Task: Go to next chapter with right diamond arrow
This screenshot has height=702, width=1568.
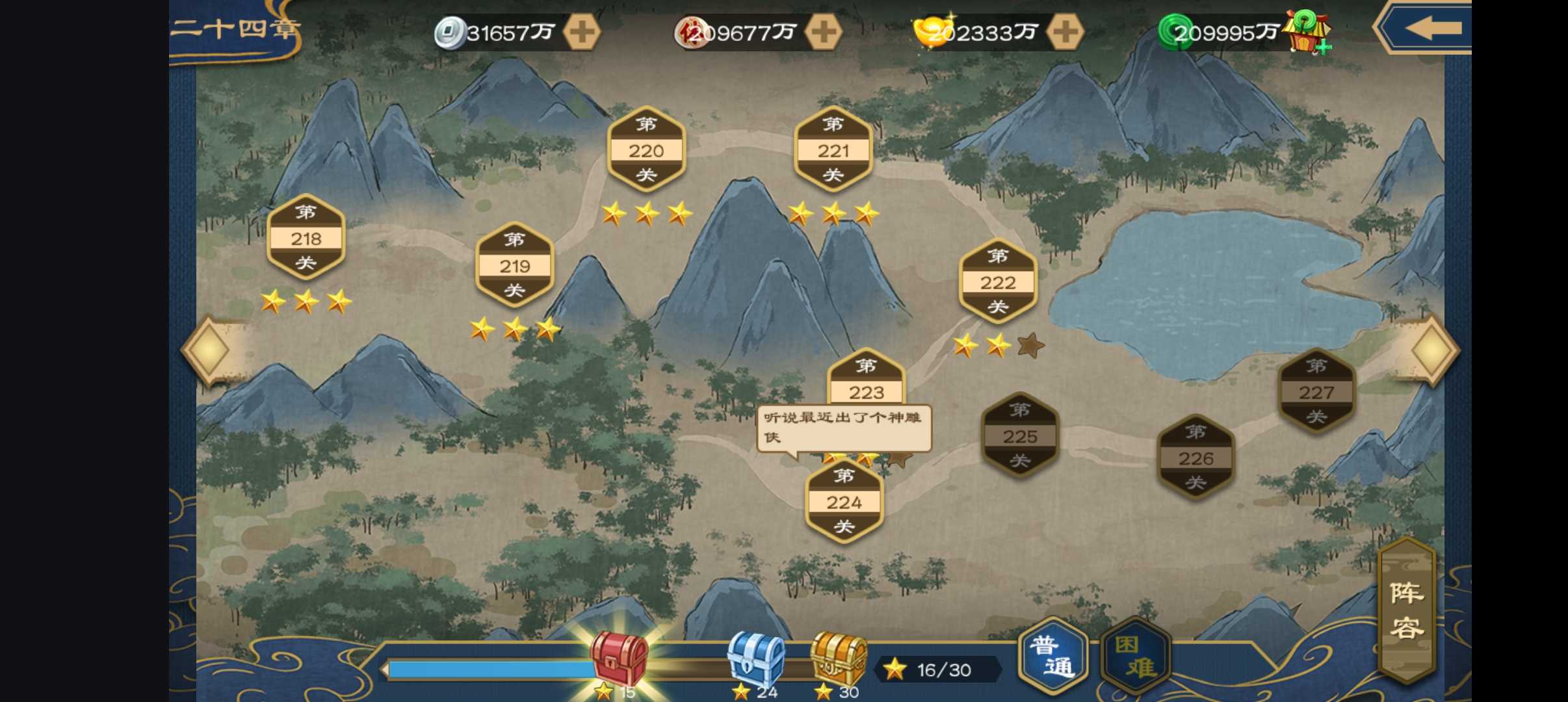Action: click(x=1433, y=350)
